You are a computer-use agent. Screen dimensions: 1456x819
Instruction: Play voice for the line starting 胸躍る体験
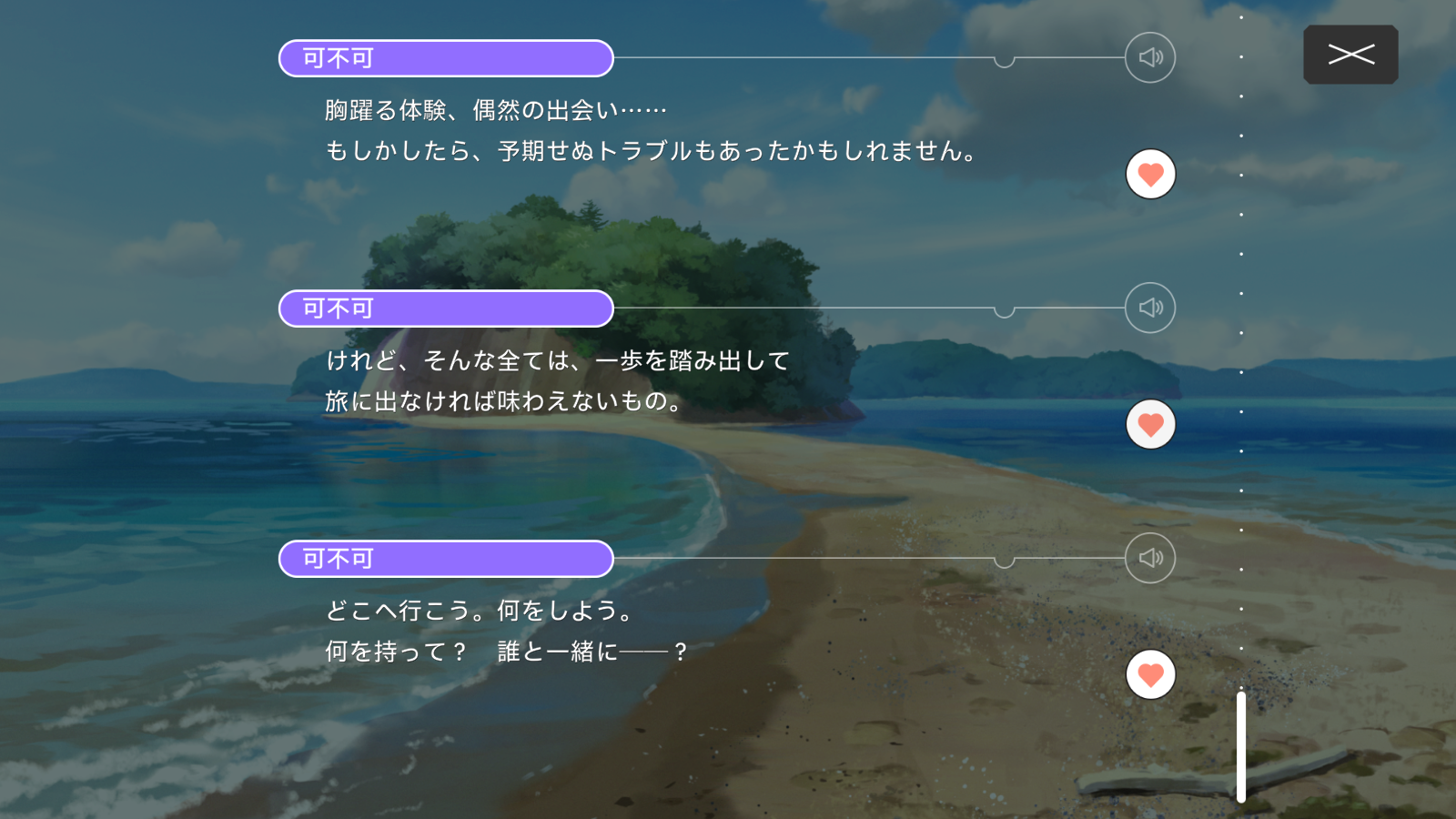(x=1150, y=57)
